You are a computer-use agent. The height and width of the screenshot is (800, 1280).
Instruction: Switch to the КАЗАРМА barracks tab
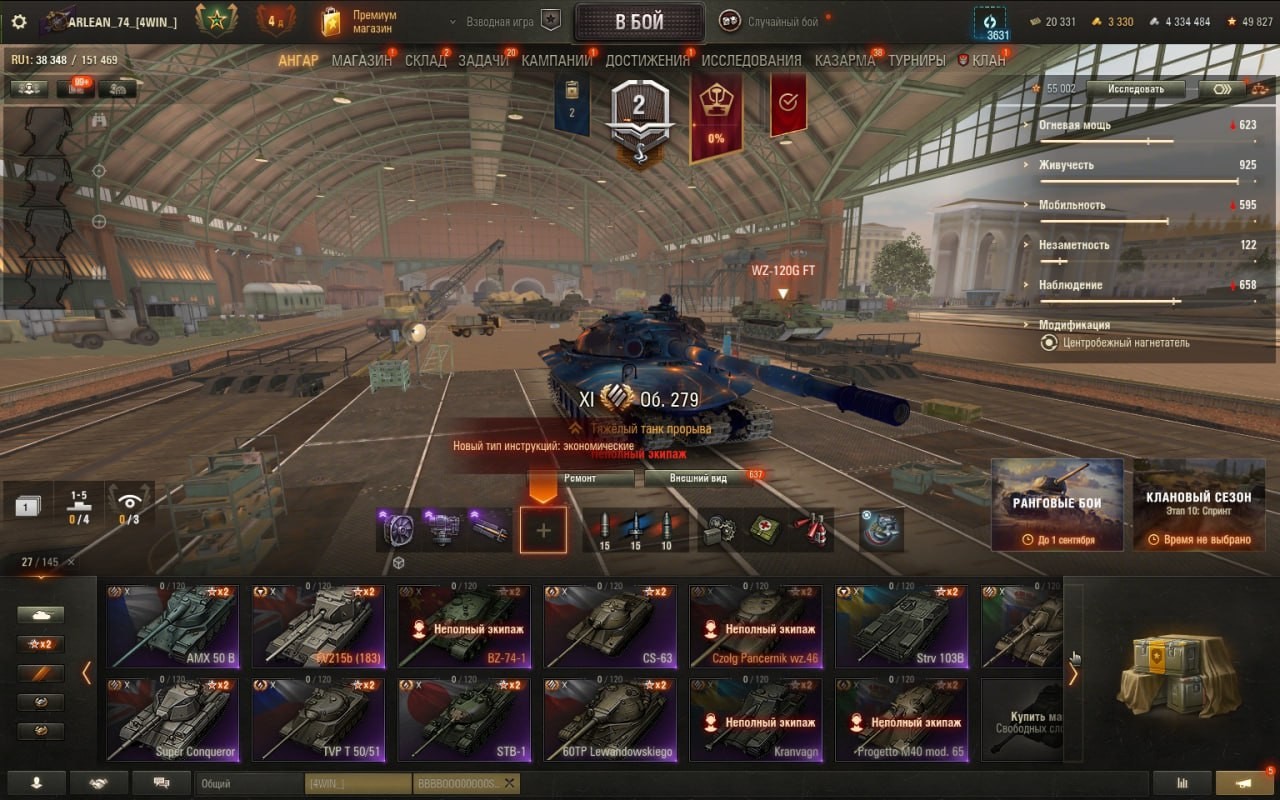pyautogui.click(x=844, y=60)
